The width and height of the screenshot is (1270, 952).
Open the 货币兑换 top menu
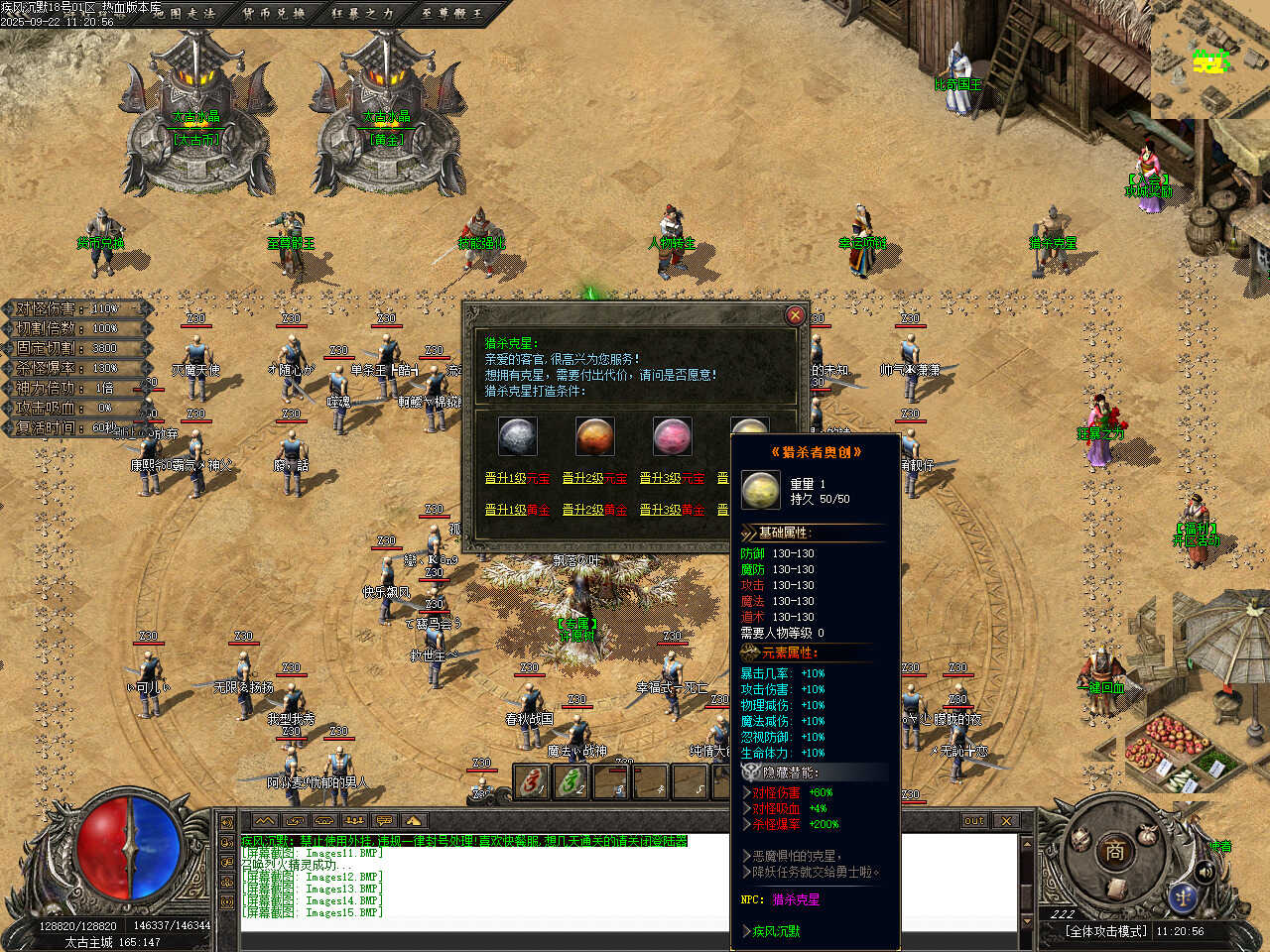click(x=273, y=14)
